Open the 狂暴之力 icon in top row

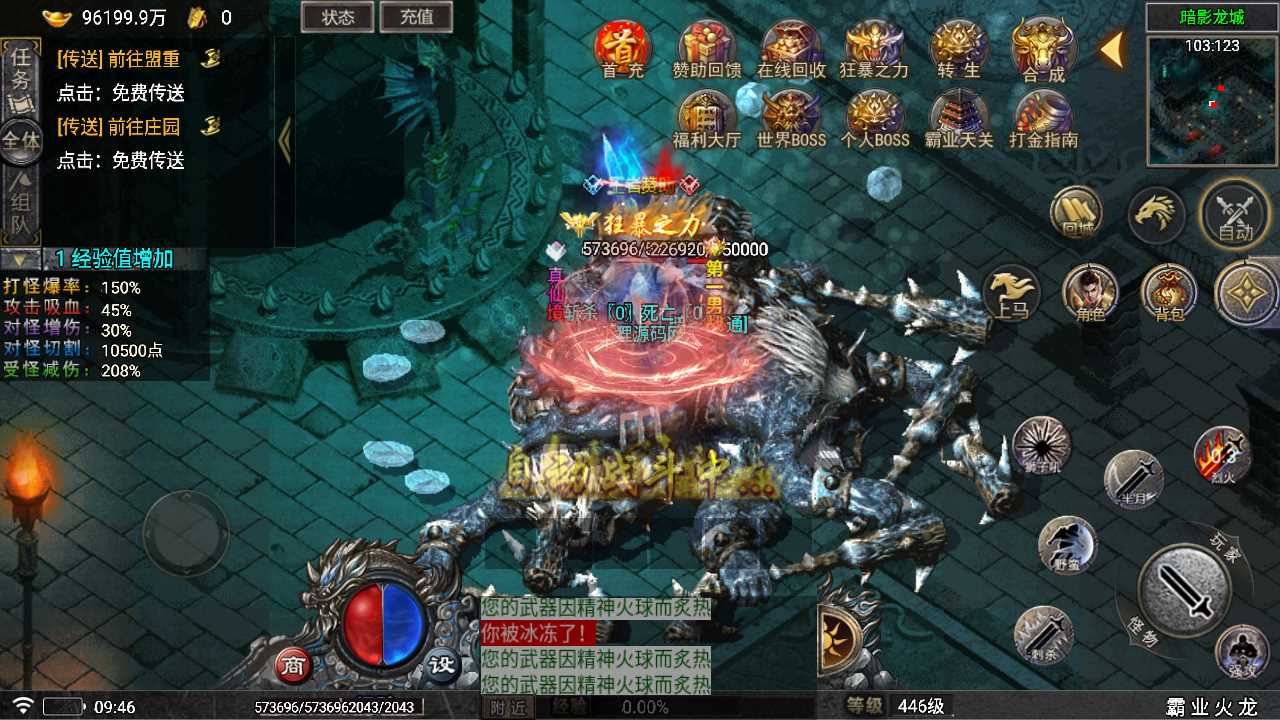874,48
